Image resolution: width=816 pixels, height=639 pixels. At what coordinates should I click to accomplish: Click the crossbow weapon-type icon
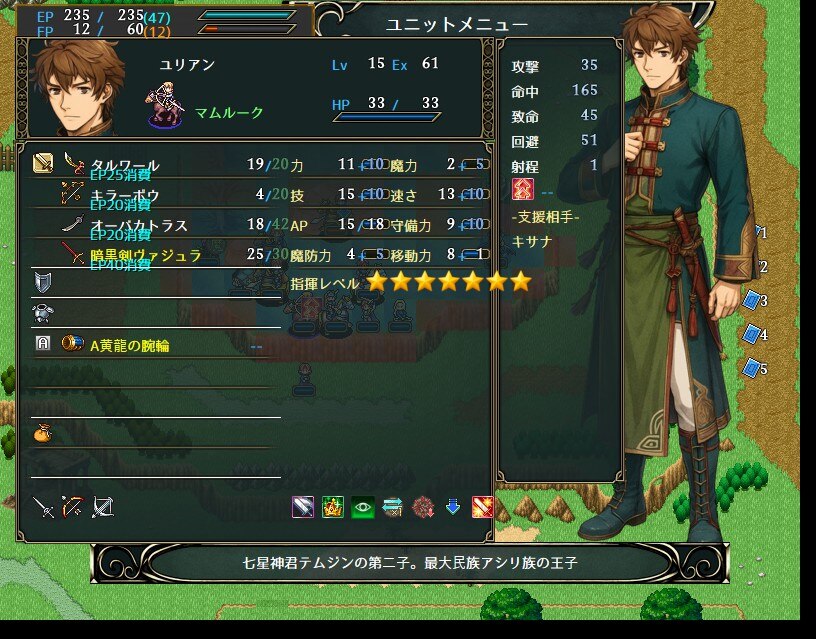tap(102, 507)
